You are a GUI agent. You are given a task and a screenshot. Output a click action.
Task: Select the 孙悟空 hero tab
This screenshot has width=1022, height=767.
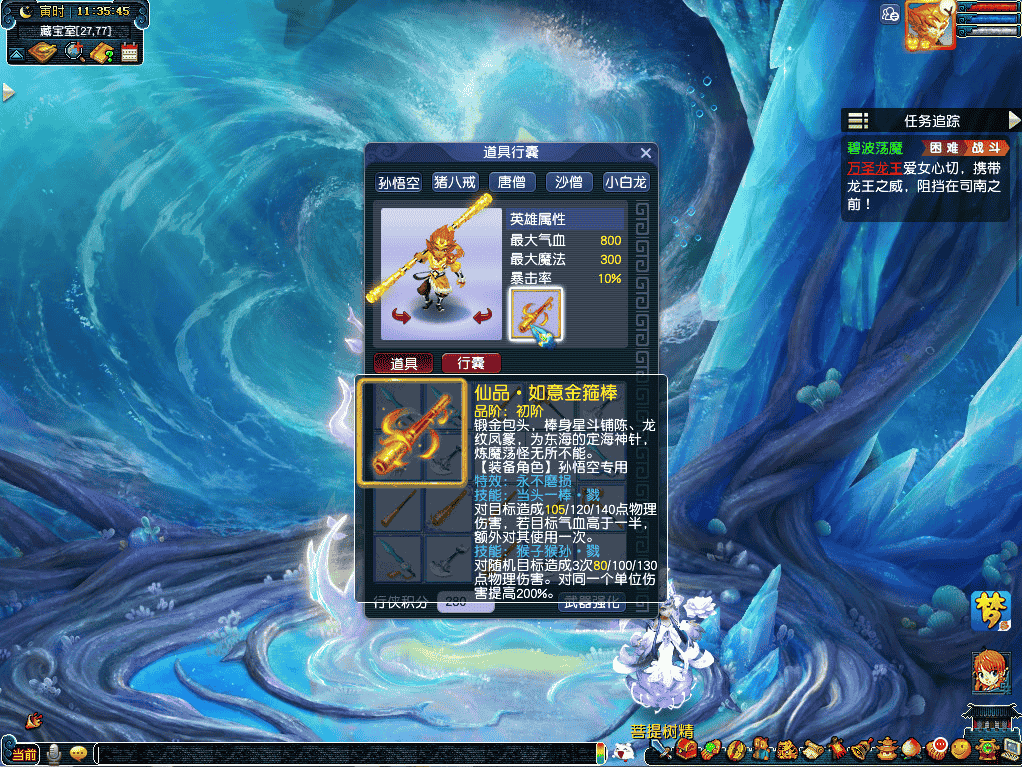pos(397,182)
